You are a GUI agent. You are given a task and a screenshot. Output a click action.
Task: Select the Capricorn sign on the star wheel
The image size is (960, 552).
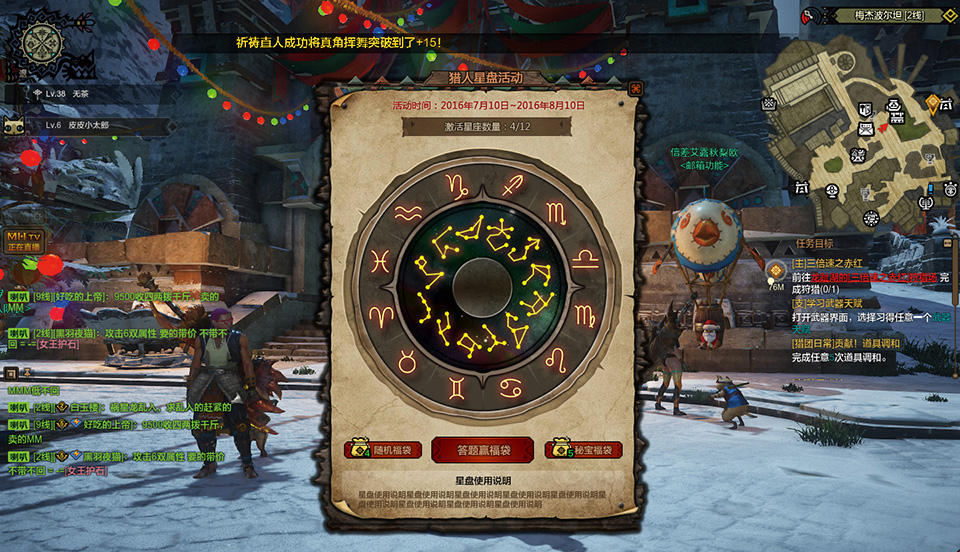pyautogui.click(x=456, y=185)
